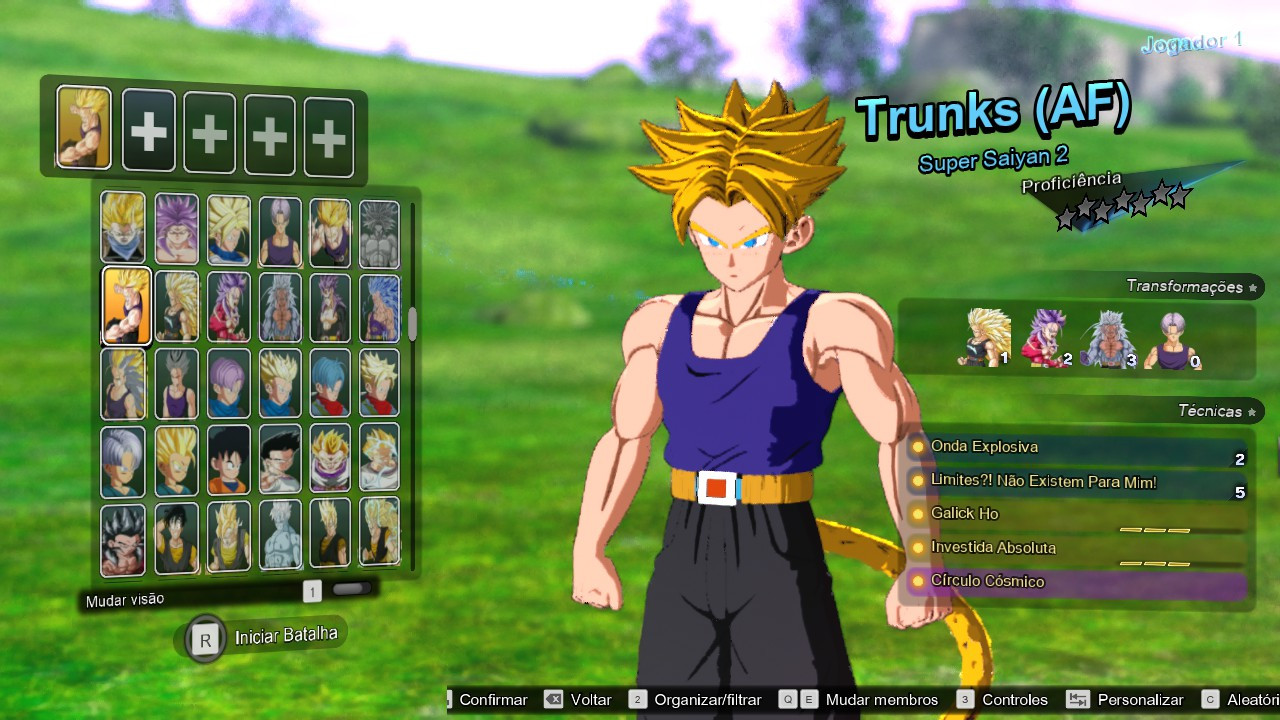The width and height of the screenshot is (1280, 720).
Task: Toggle the Mudar visão view switch
Action: (x=350, y=590)
